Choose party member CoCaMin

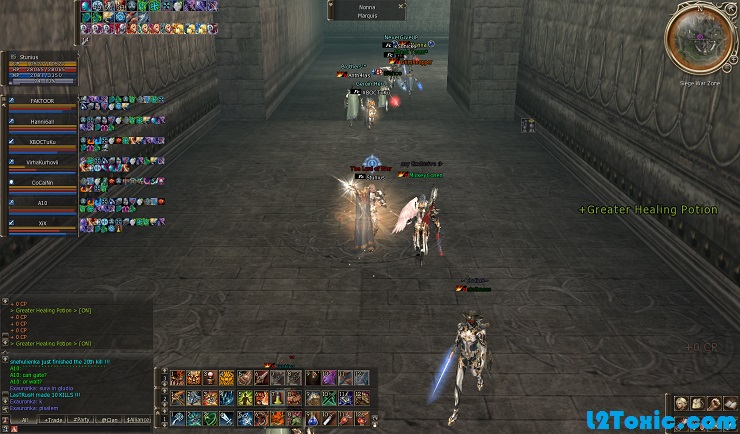point(41,182)
